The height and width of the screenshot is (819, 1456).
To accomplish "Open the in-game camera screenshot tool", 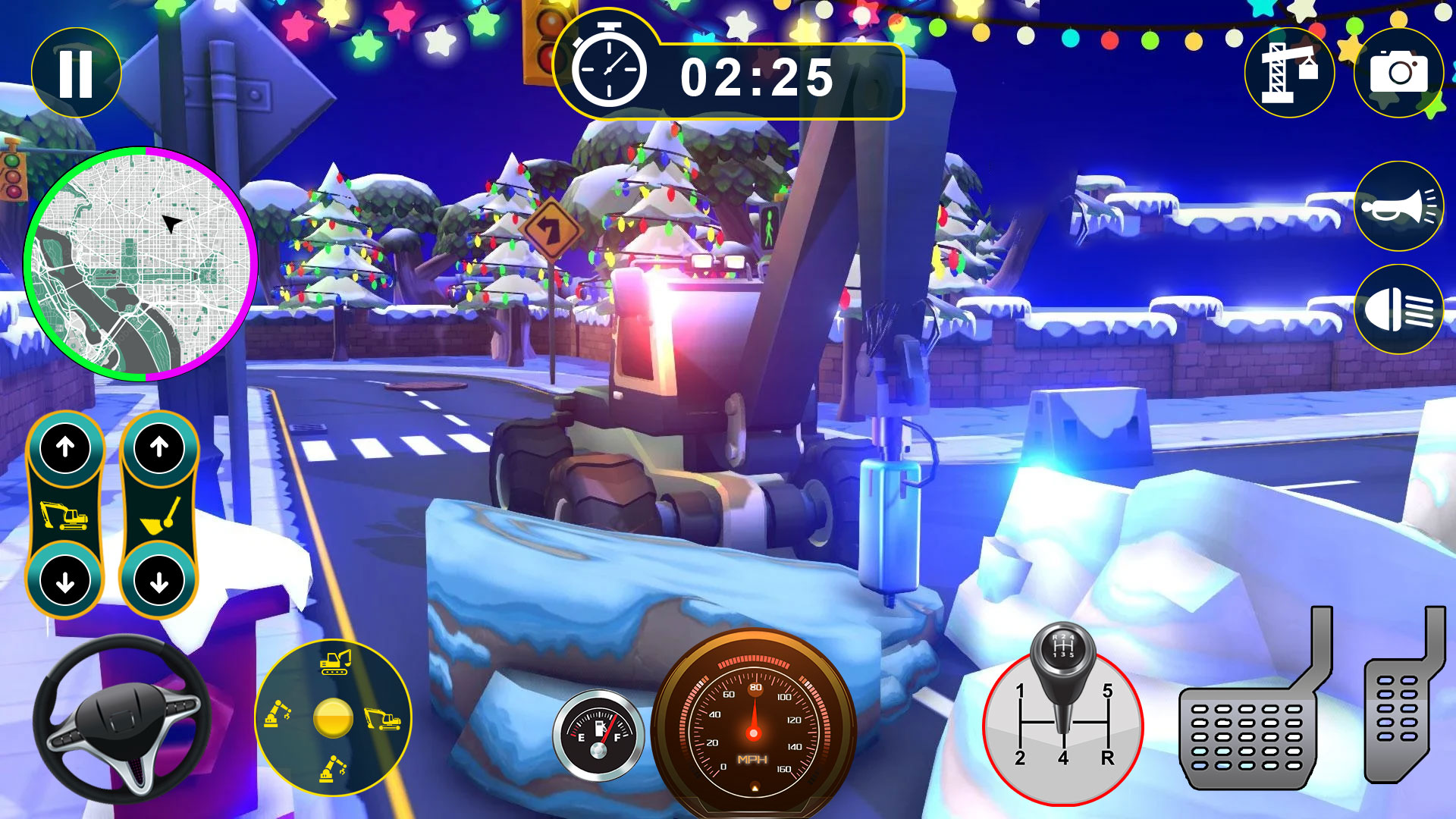I will [x=1399, y=72].
